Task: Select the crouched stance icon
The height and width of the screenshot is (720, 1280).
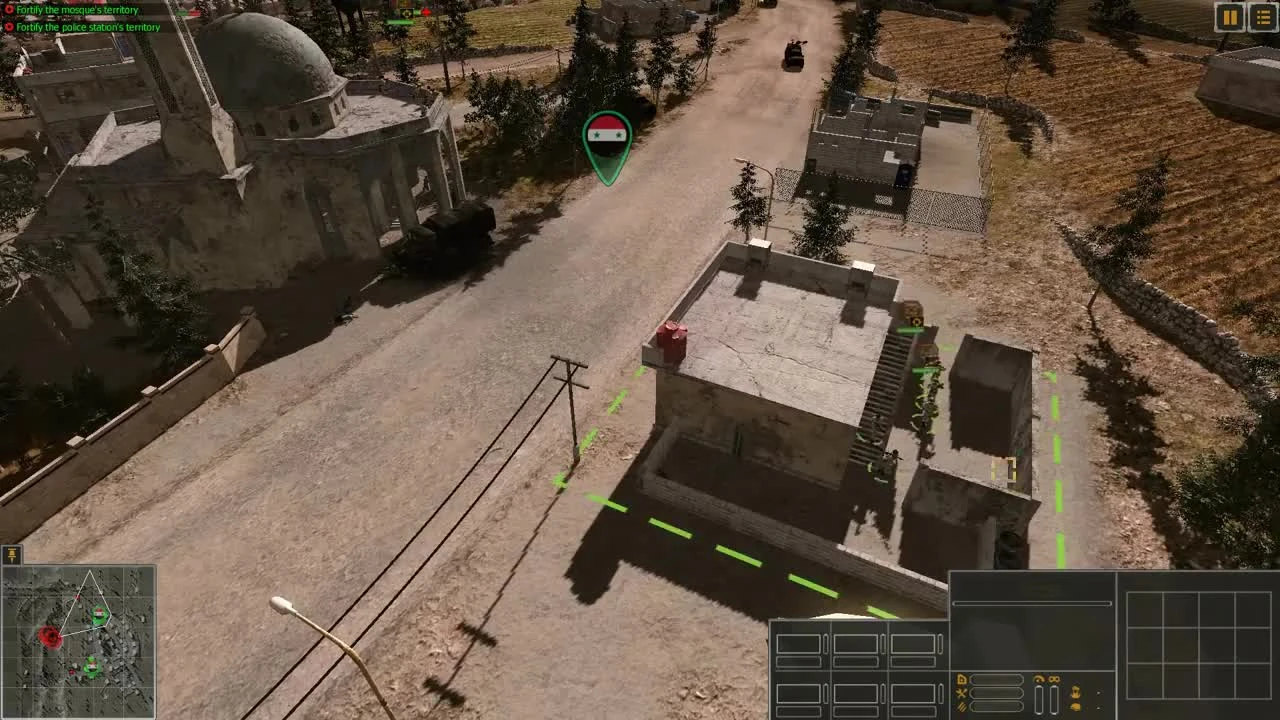Action: coord(1076,707)
